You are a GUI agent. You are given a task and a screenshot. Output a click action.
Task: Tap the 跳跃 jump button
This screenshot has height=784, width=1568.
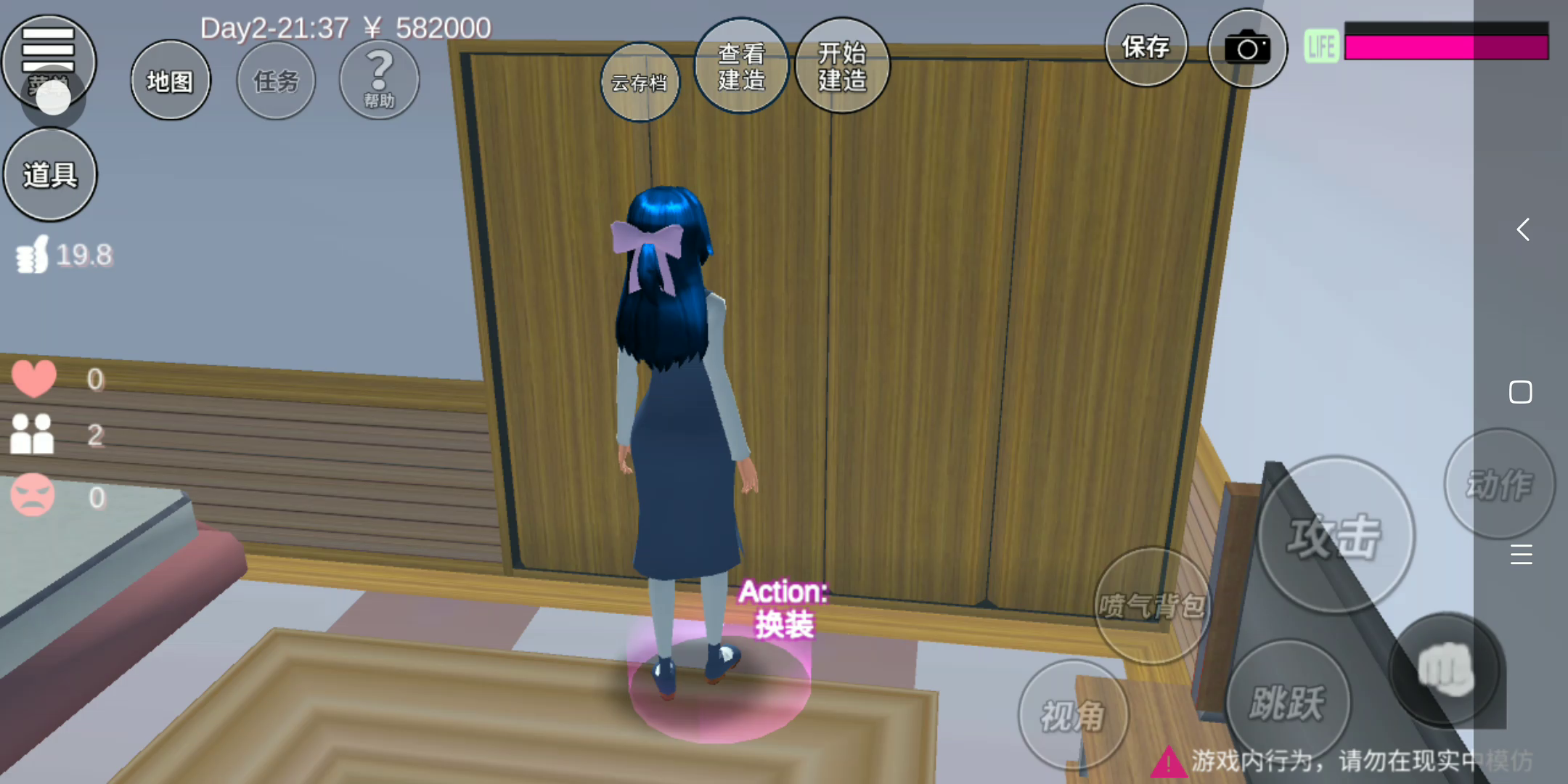[x=1288, y=702]
